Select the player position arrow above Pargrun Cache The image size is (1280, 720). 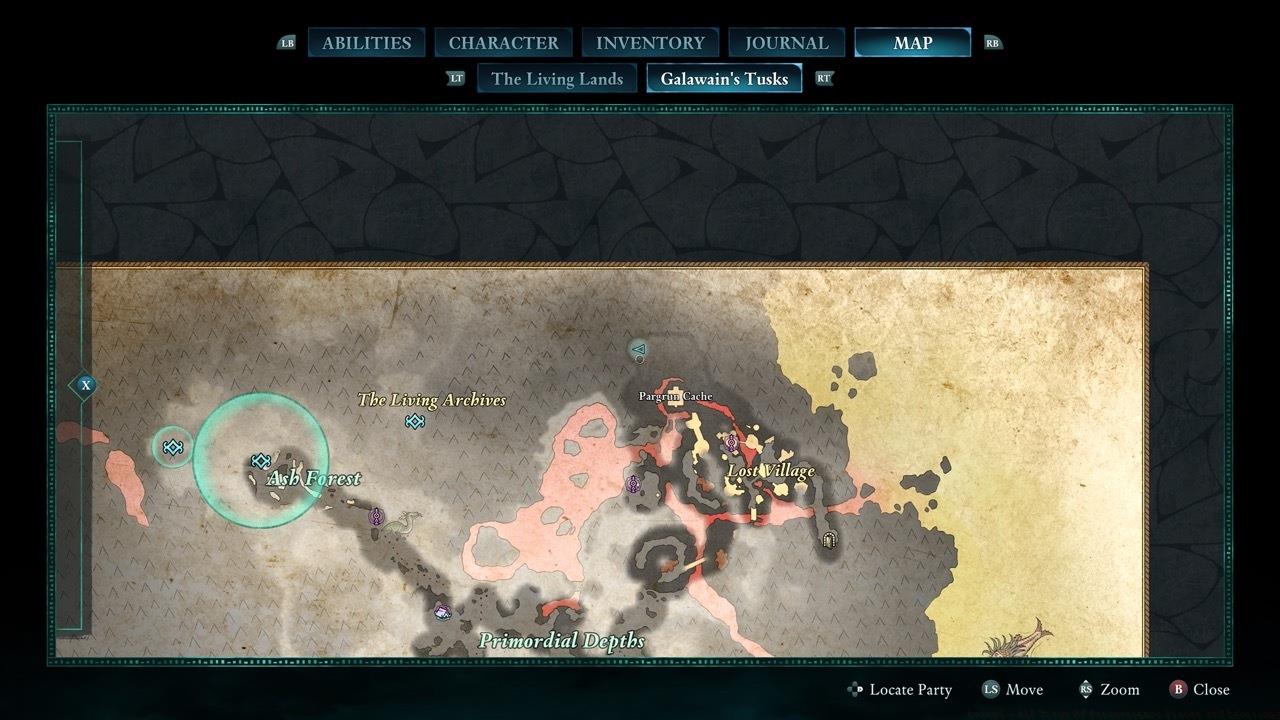point(640,350)
